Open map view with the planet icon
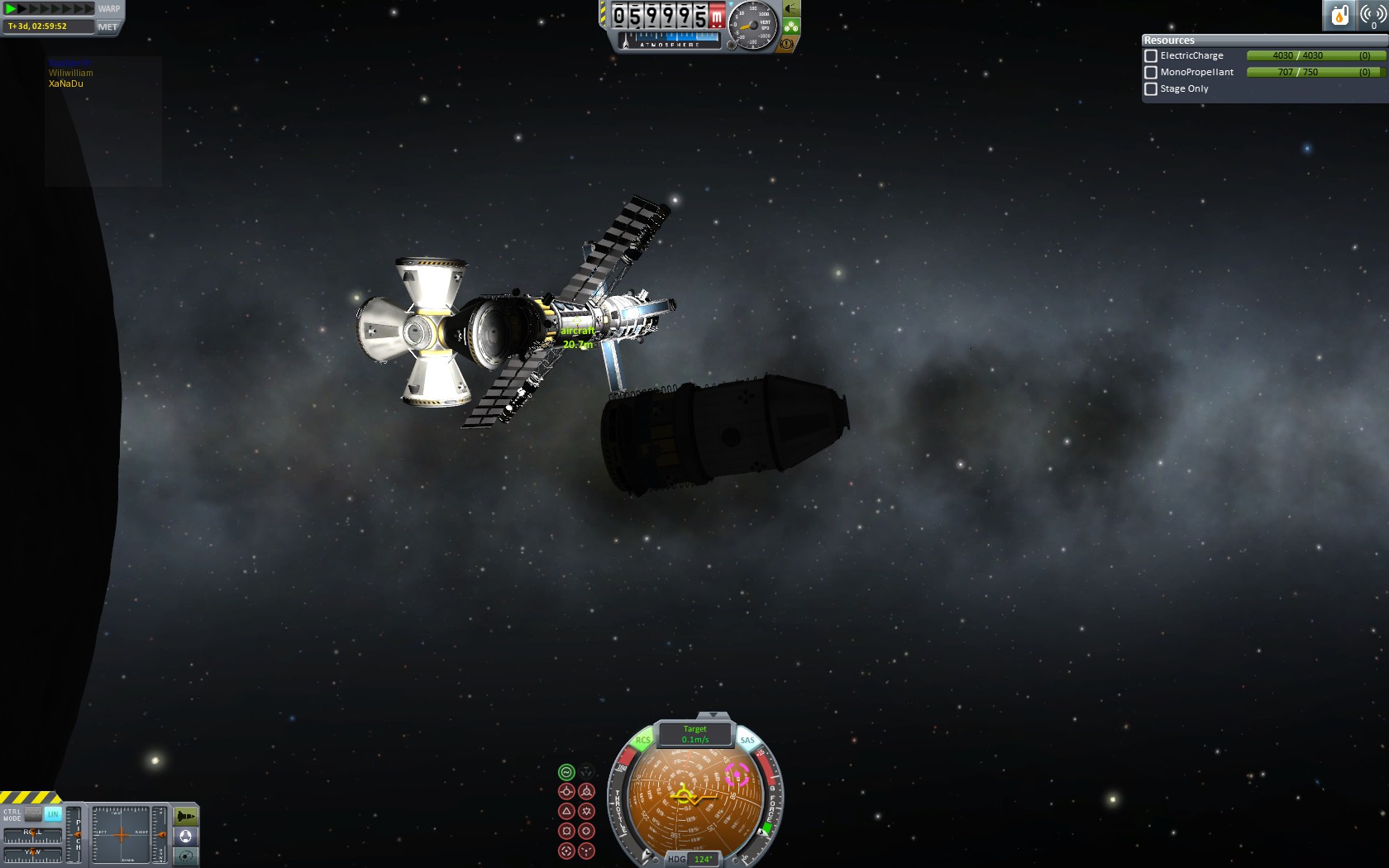1389x868 pixels. tap(186, 836)
